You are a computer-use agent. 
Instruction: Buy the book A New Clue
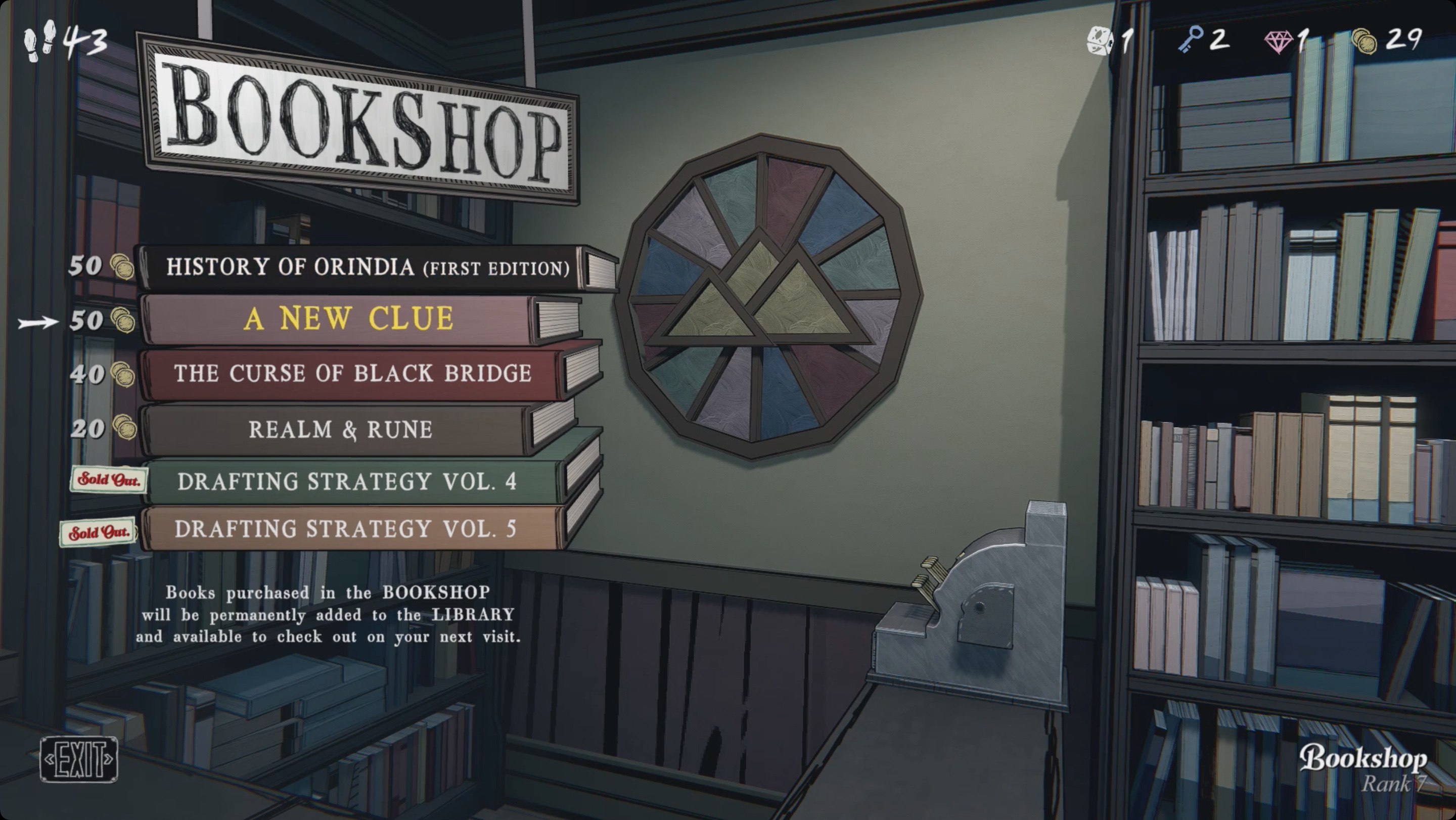(x=348, y=318)
